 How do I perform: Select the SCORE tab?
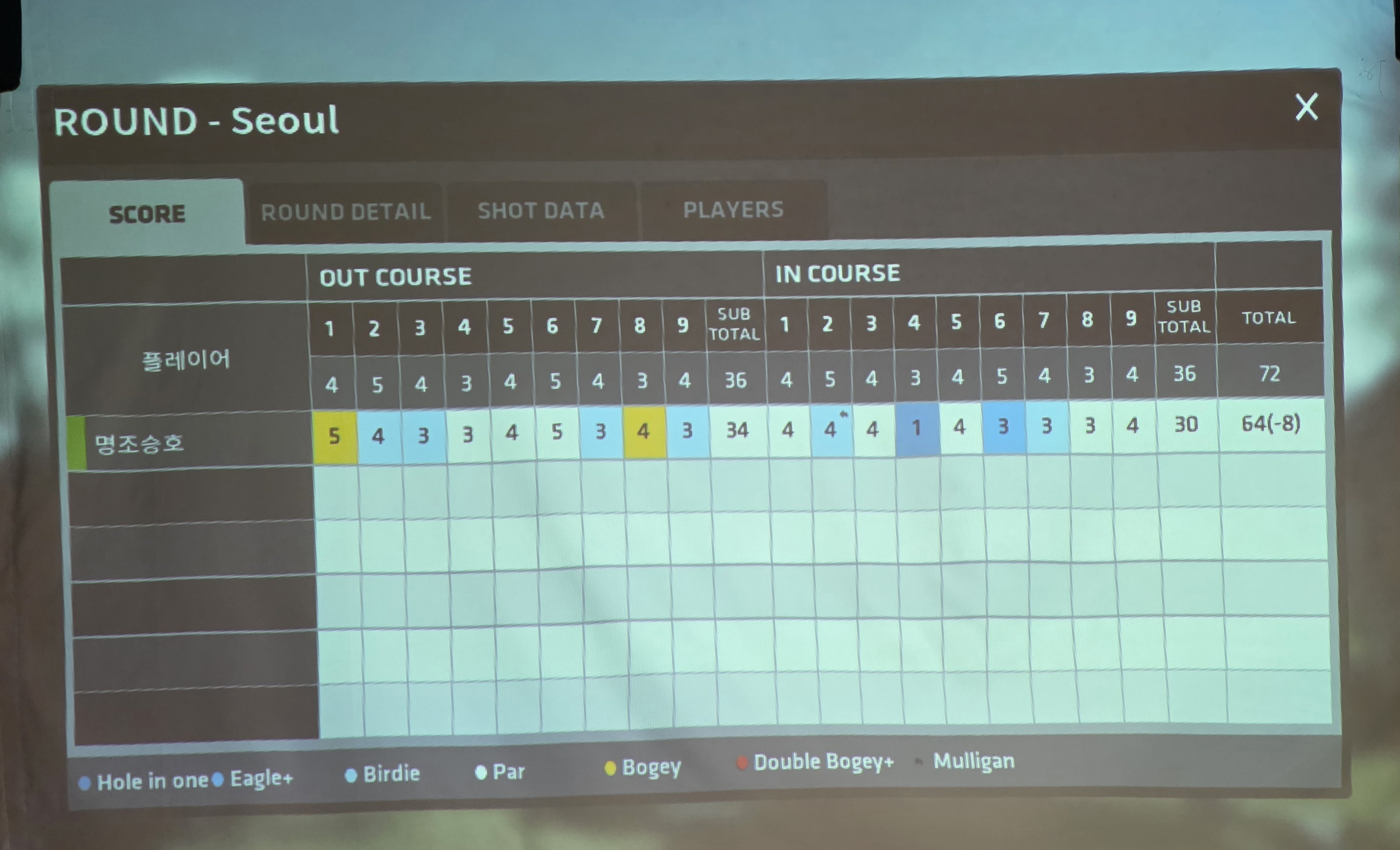coord(147,214)
